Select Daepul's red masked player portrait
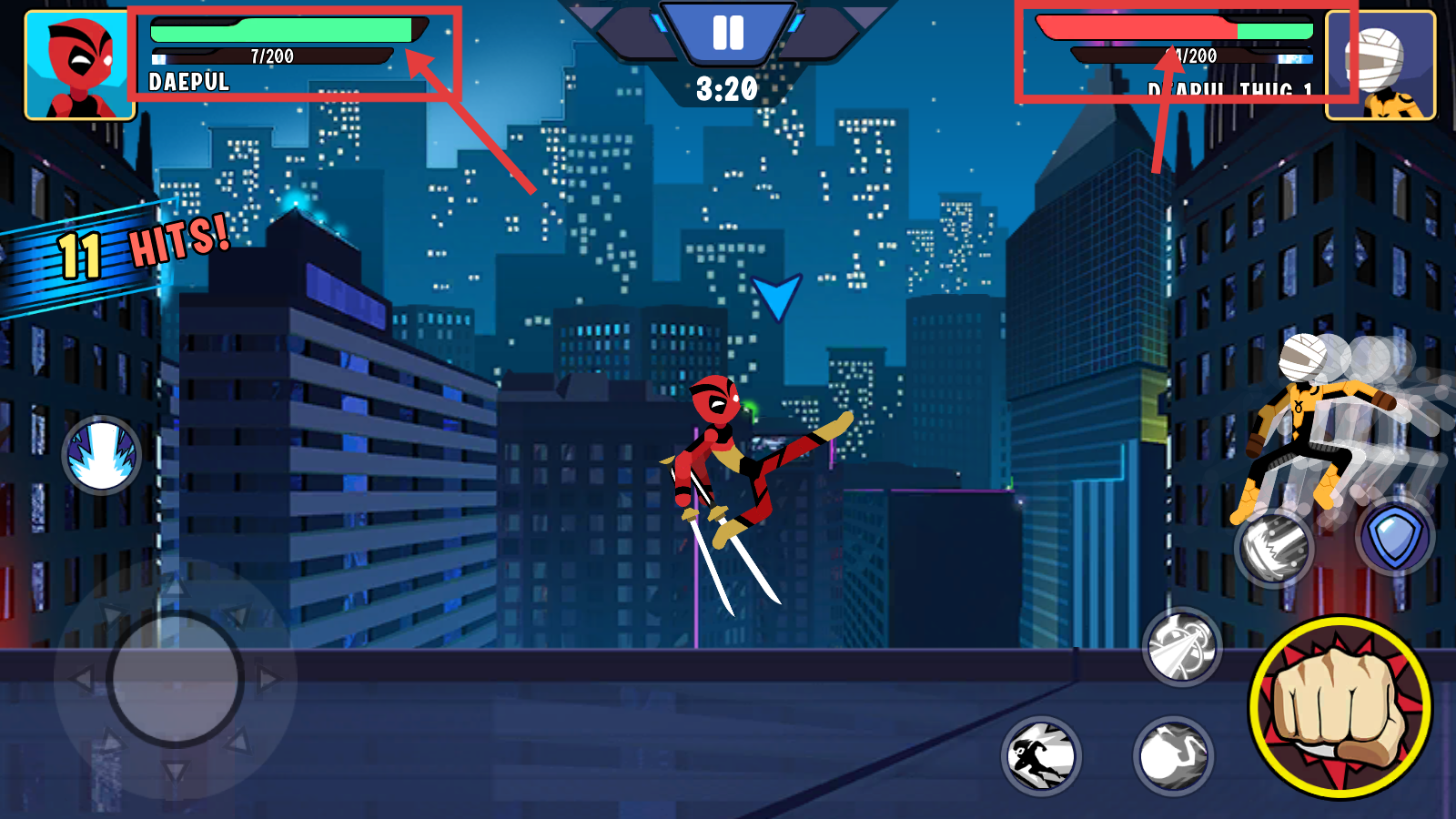Image resolution: width=1456 pixels, height=819 pixels. [80, 66]
